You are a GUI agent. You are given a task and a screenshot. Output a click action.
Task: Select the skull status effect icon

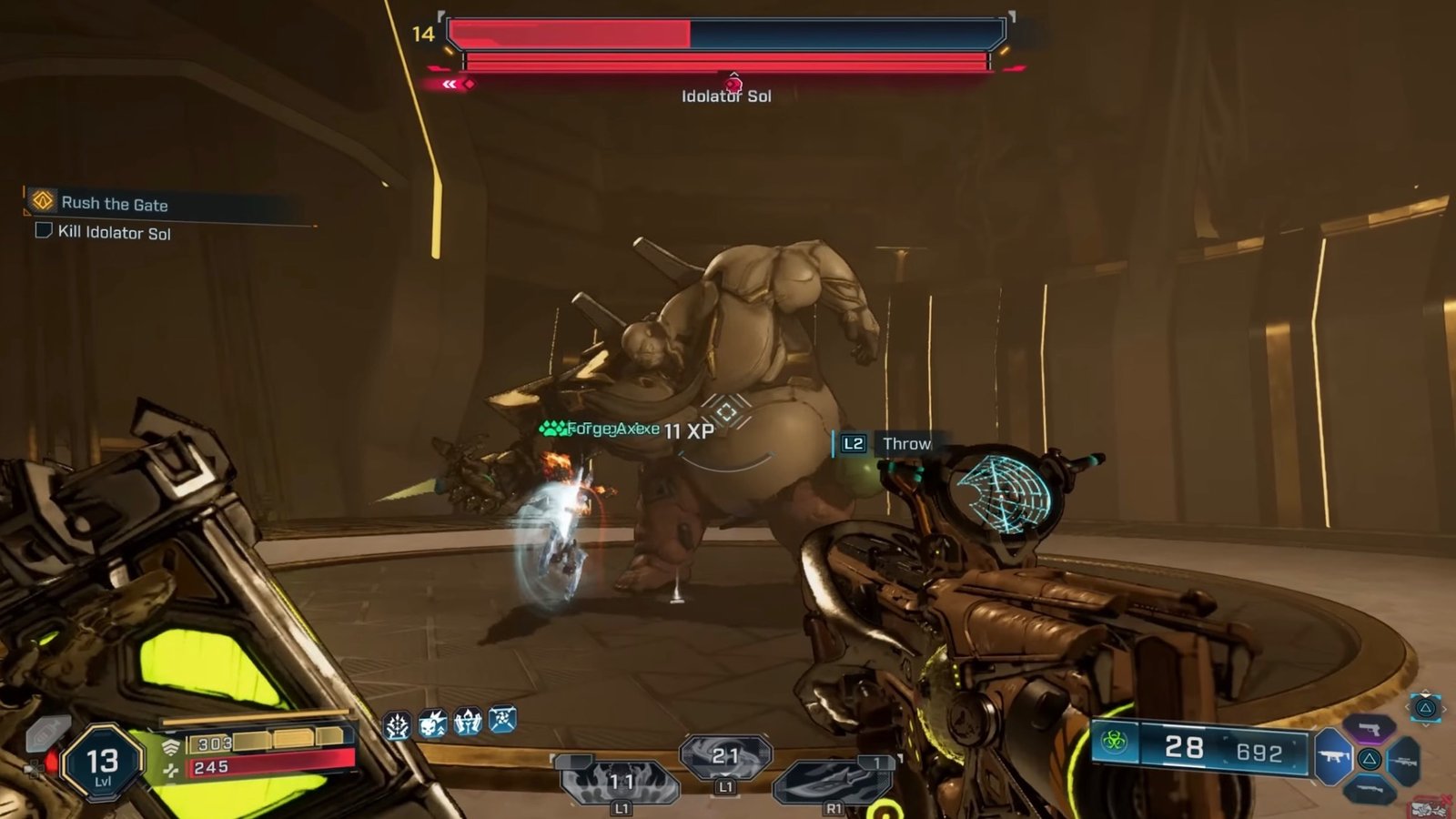pos(432,724)
